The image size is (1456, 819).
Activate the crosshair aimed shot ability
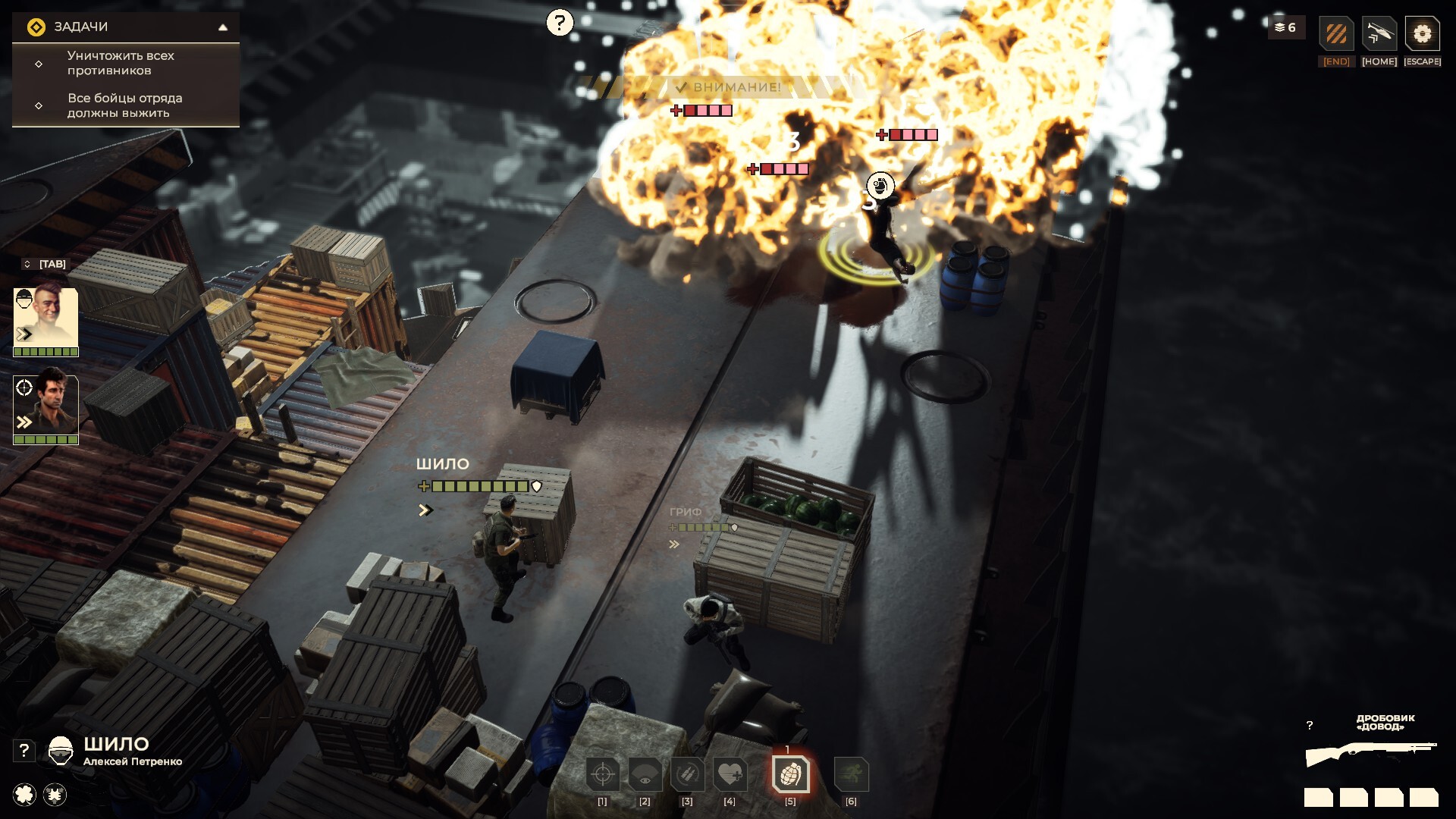[603, 774]
